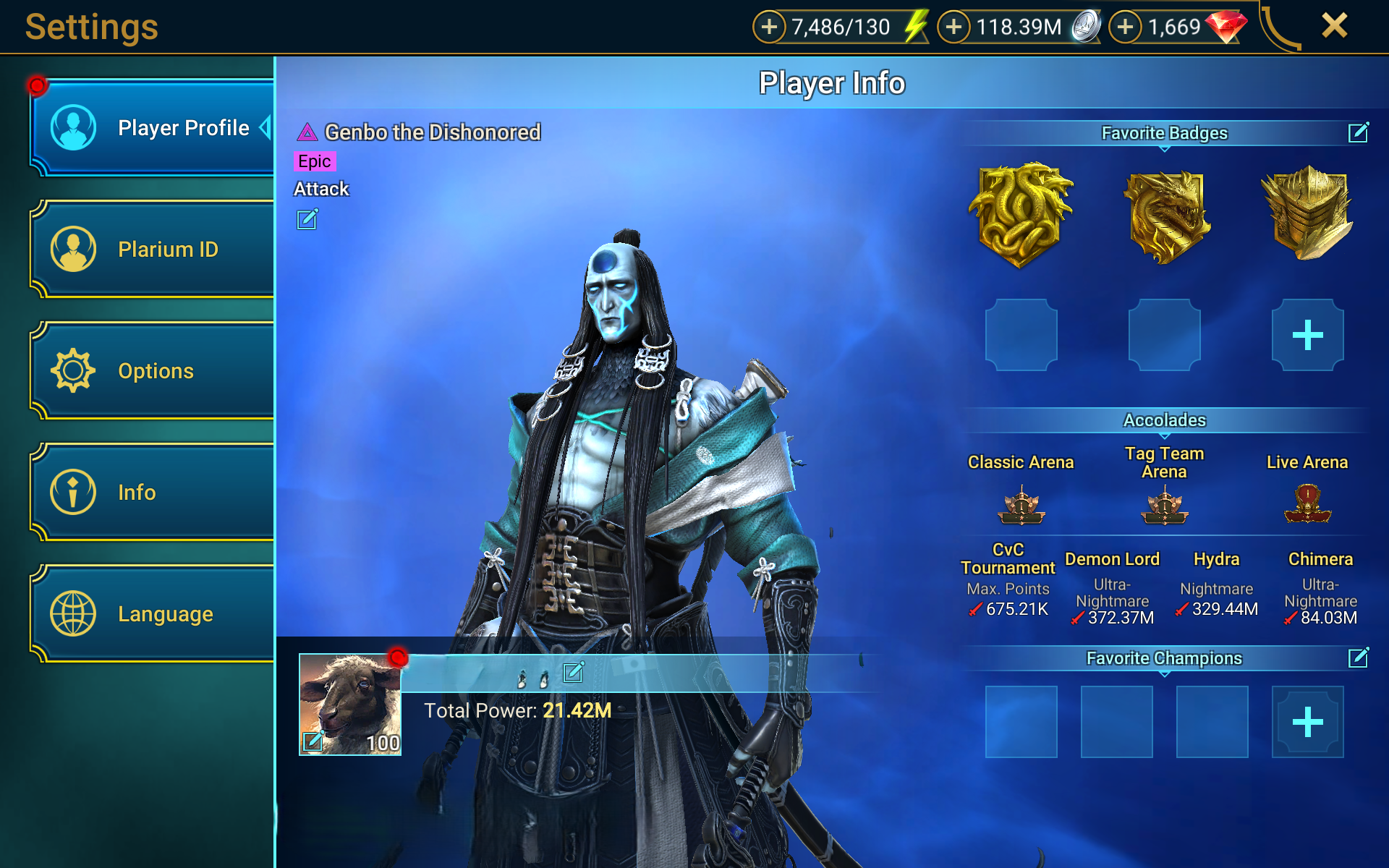Image resolution: width=1389 pixels, height=868 pixels.
Task: Select the Info menu entry
Action: (152, 493)
